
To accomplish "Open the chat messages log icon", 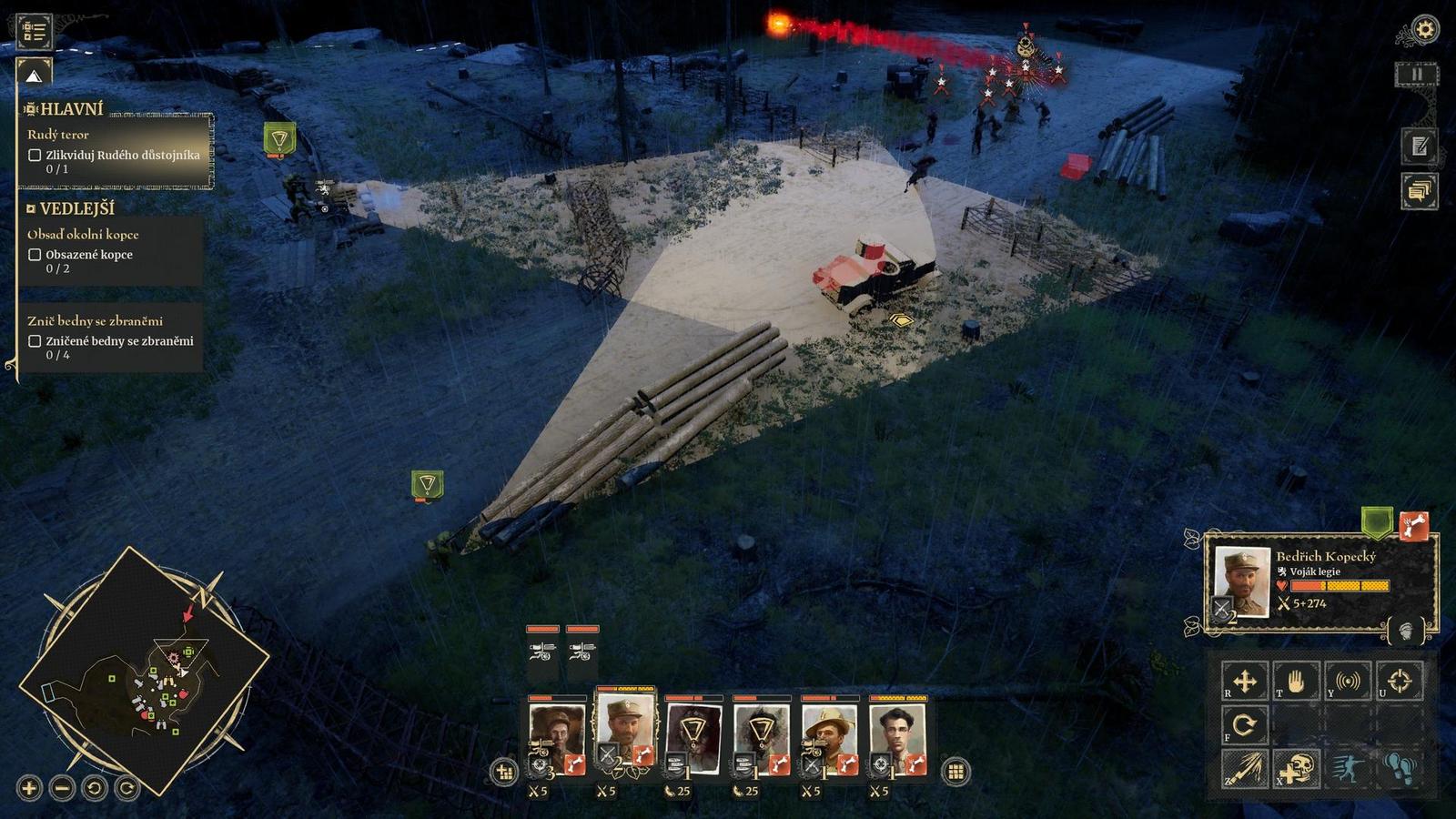I will click(1419, 191).
